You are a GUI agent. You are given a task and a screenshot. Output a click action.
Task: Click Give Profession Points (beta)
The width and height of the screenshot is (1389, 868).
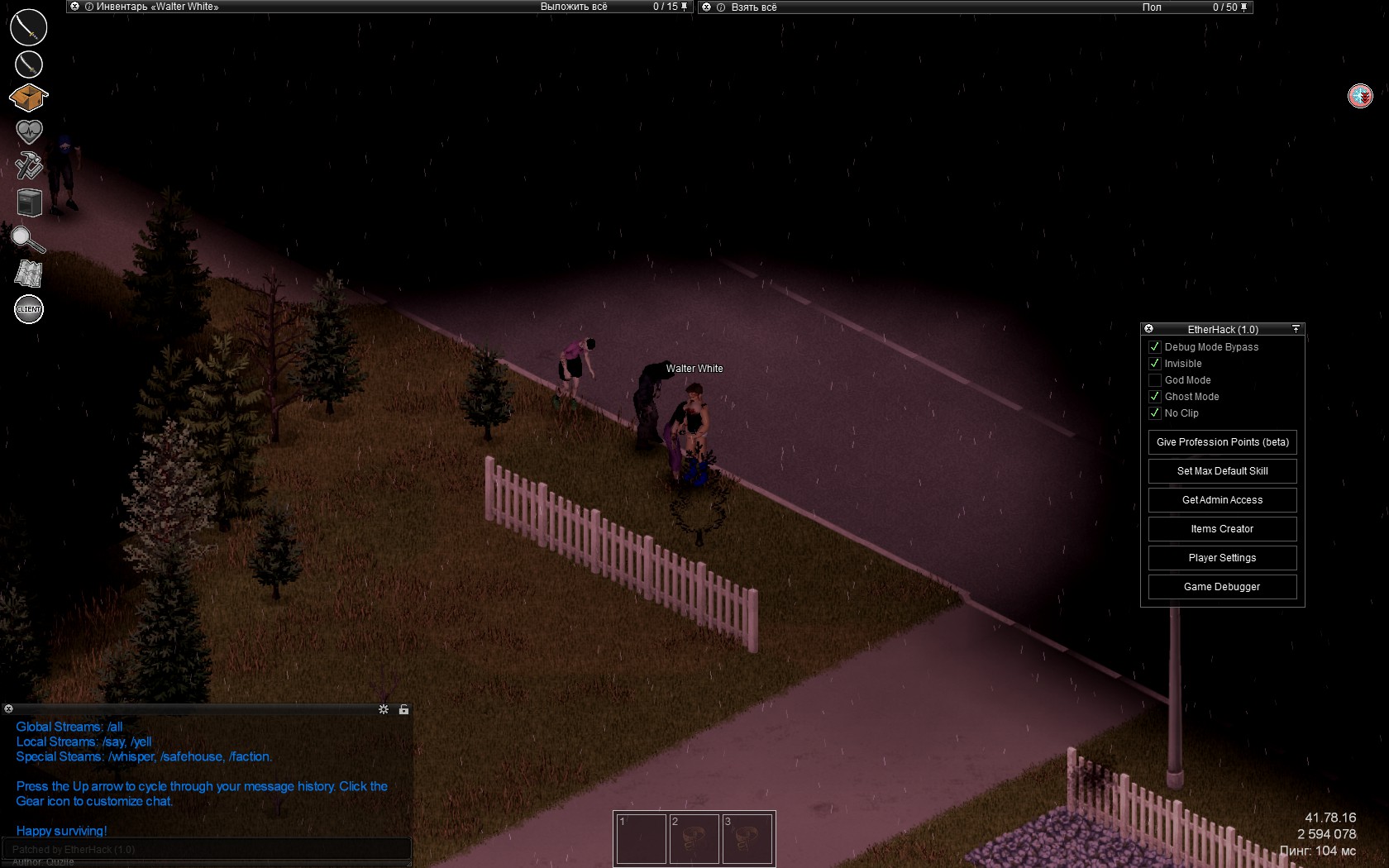1222,442
